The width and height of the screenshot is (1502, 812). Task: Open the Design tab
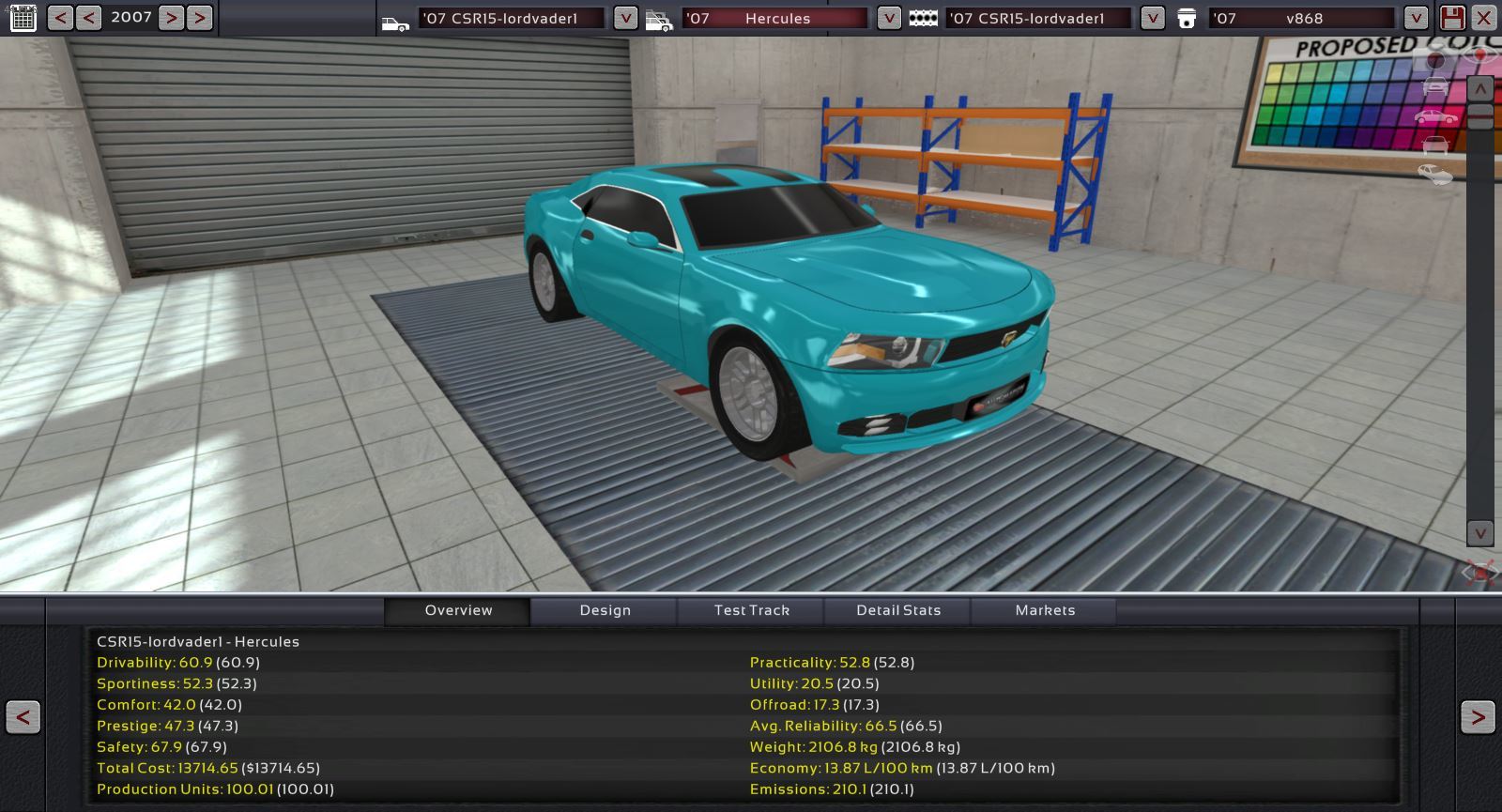tap(605, 610)
